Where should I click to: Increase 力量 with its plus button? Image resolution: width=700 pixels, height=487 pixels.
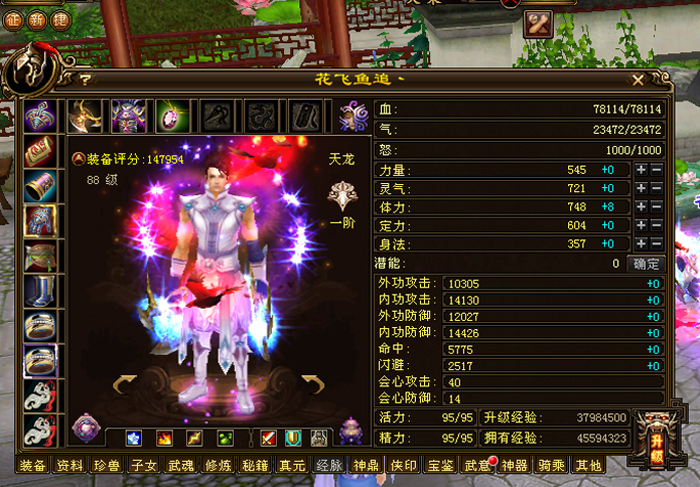coord(641,170)
